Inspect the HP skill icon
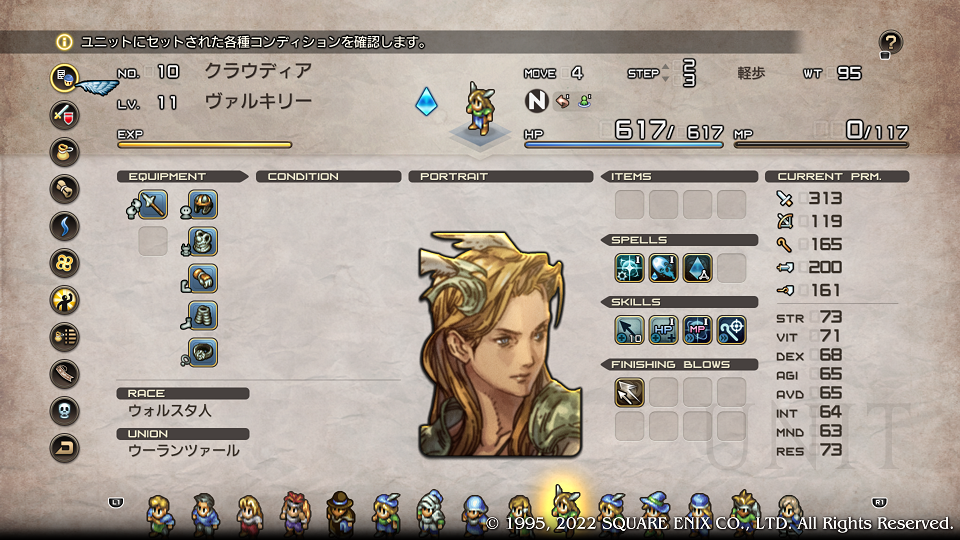Image resolution: width=960 pixels, height=540 pixels. 663,329
